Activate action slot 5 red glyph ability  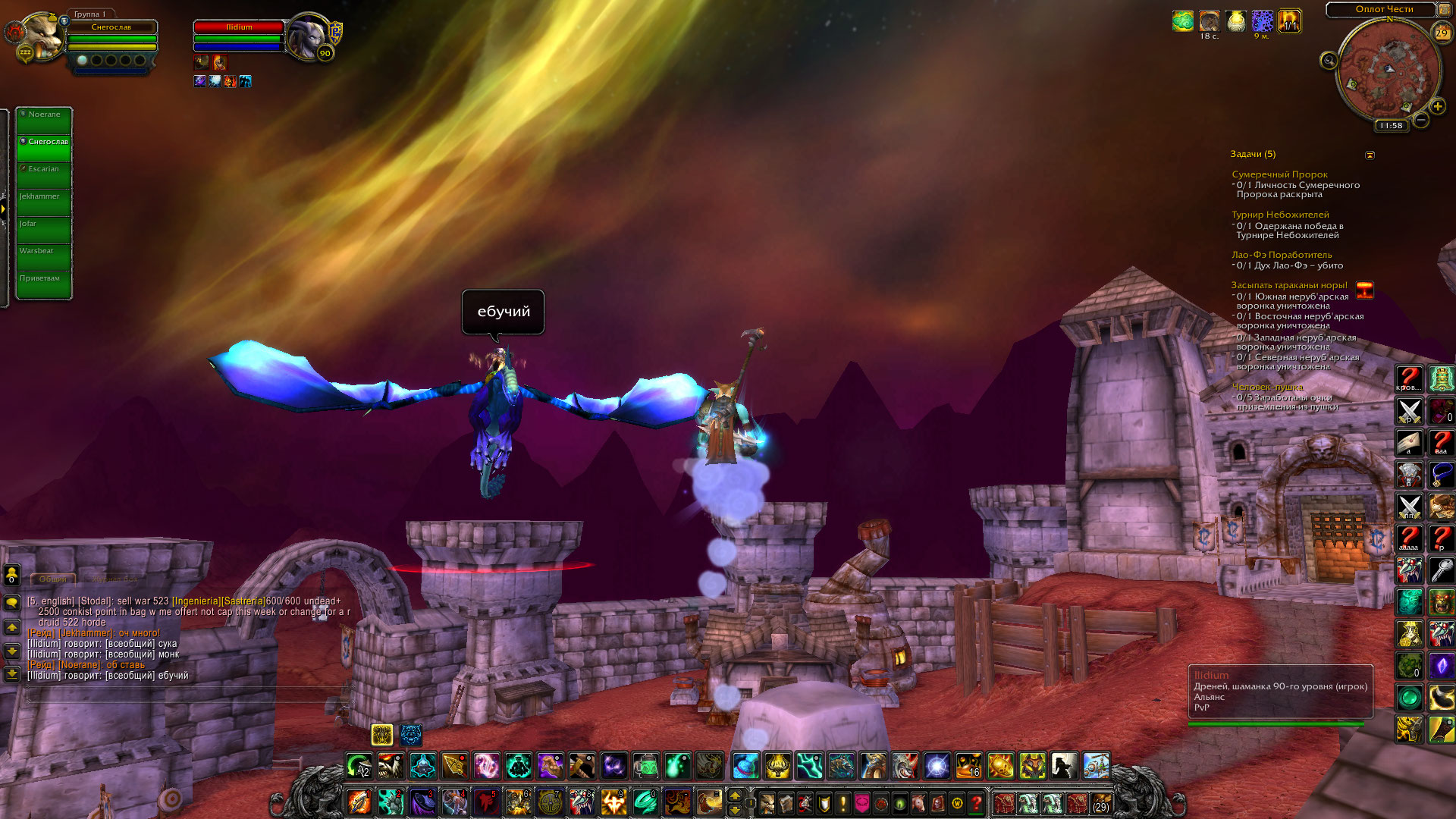click(x=486, y=802)
